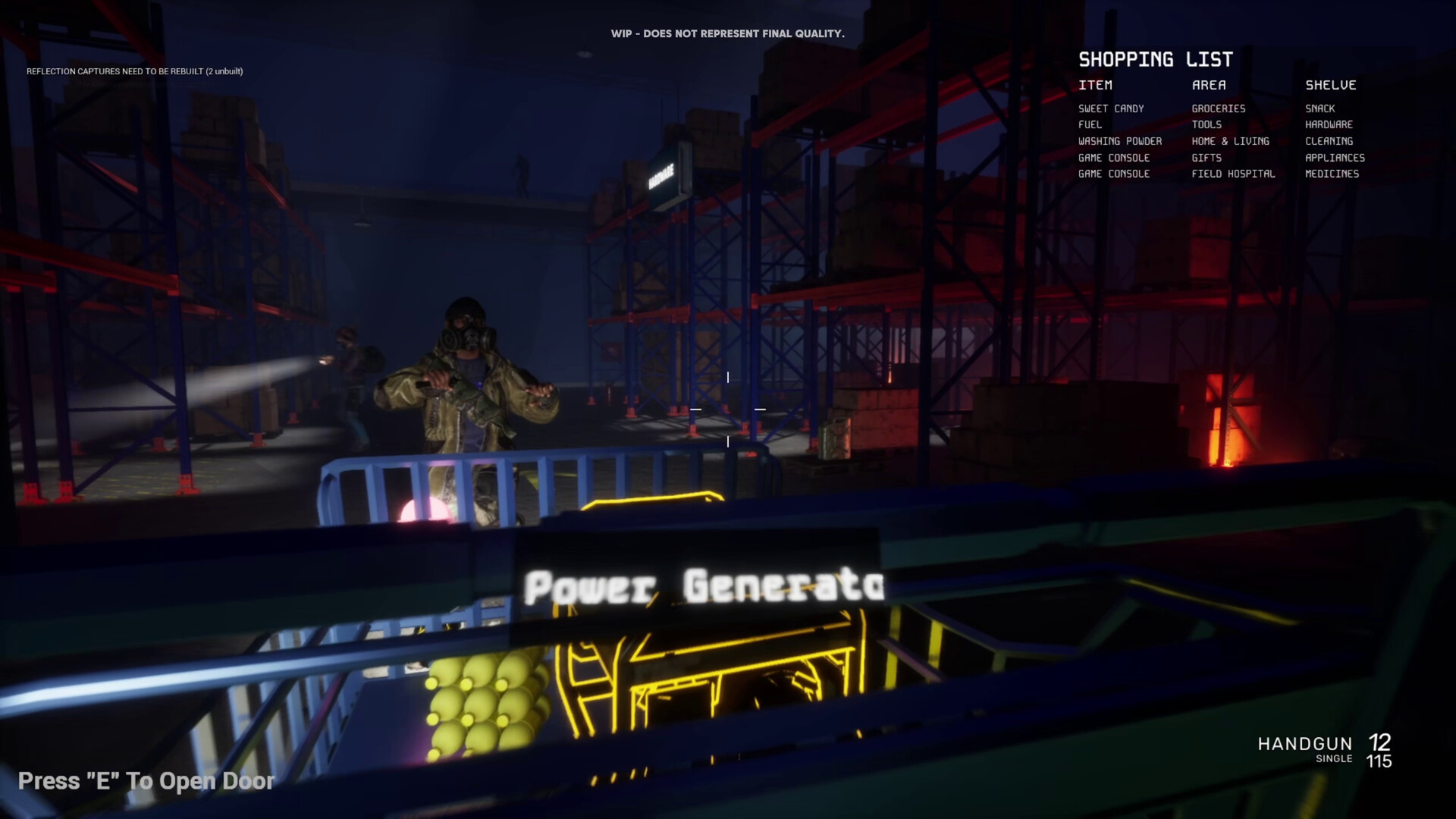Check off SWEET CANDY on shopping list
The image size is (1456, 819).
(x=1112, y=108)
